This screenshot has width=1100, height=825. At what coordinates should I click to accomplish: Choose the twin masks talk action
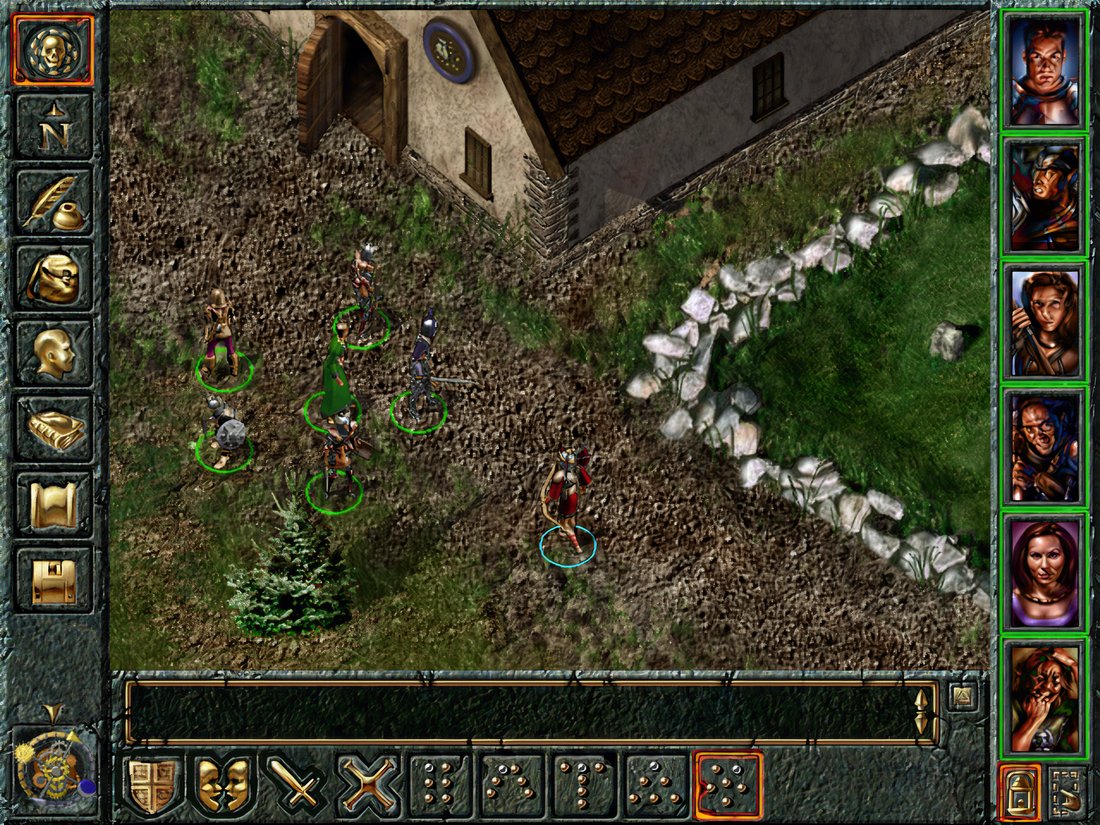pos(225,785)
